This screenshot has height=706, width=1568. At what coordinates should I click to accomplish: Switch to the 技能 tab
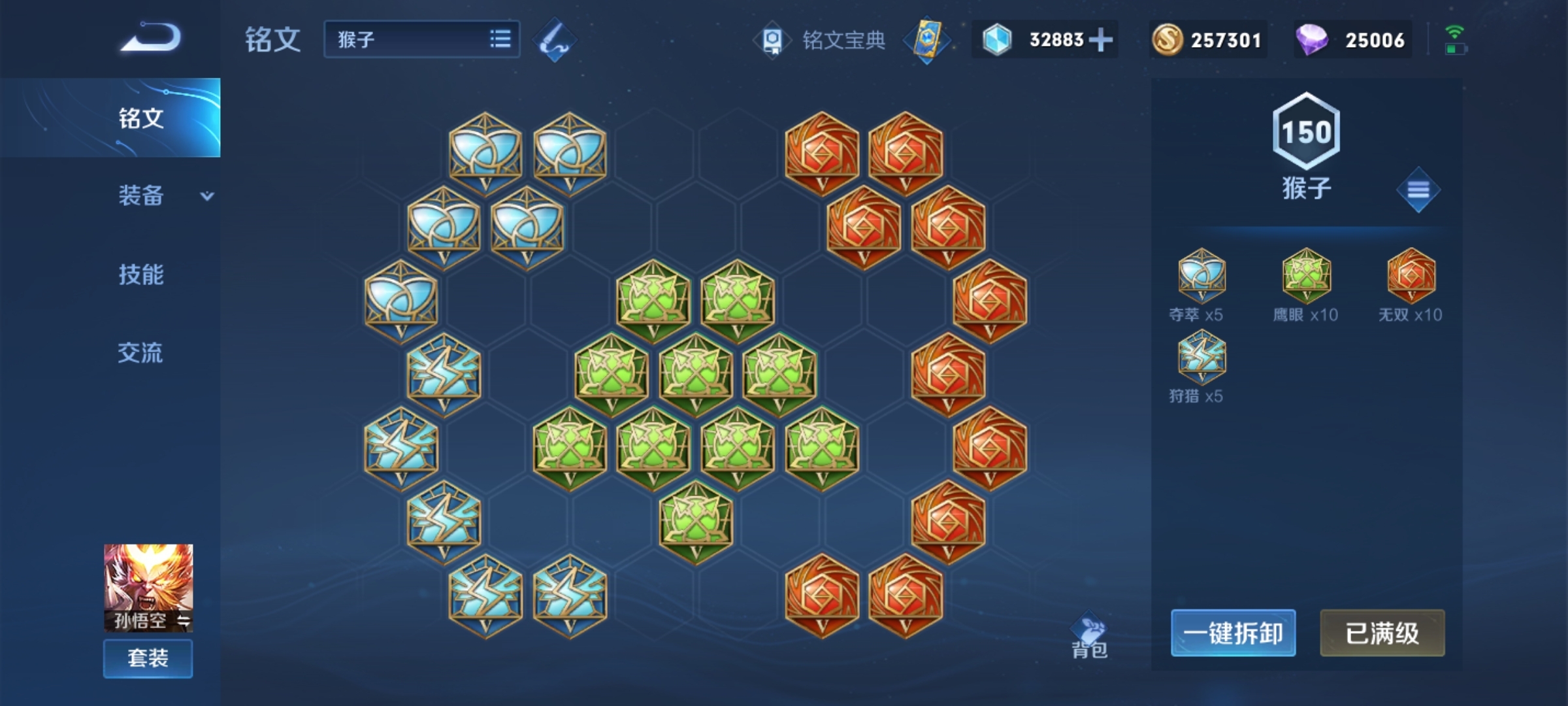click(141, 275)
